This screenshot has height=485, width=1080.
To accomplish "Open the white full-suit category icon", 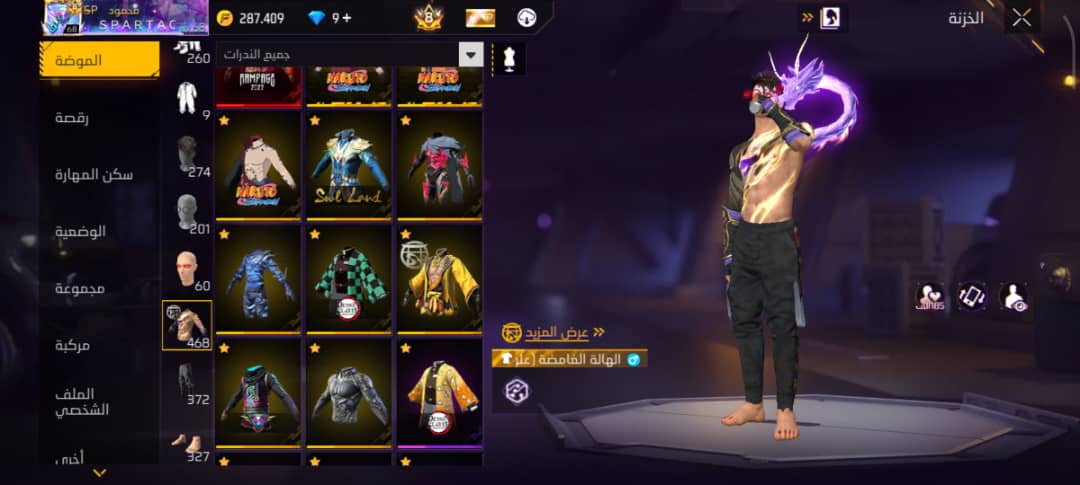I will [x=187, y=98].
